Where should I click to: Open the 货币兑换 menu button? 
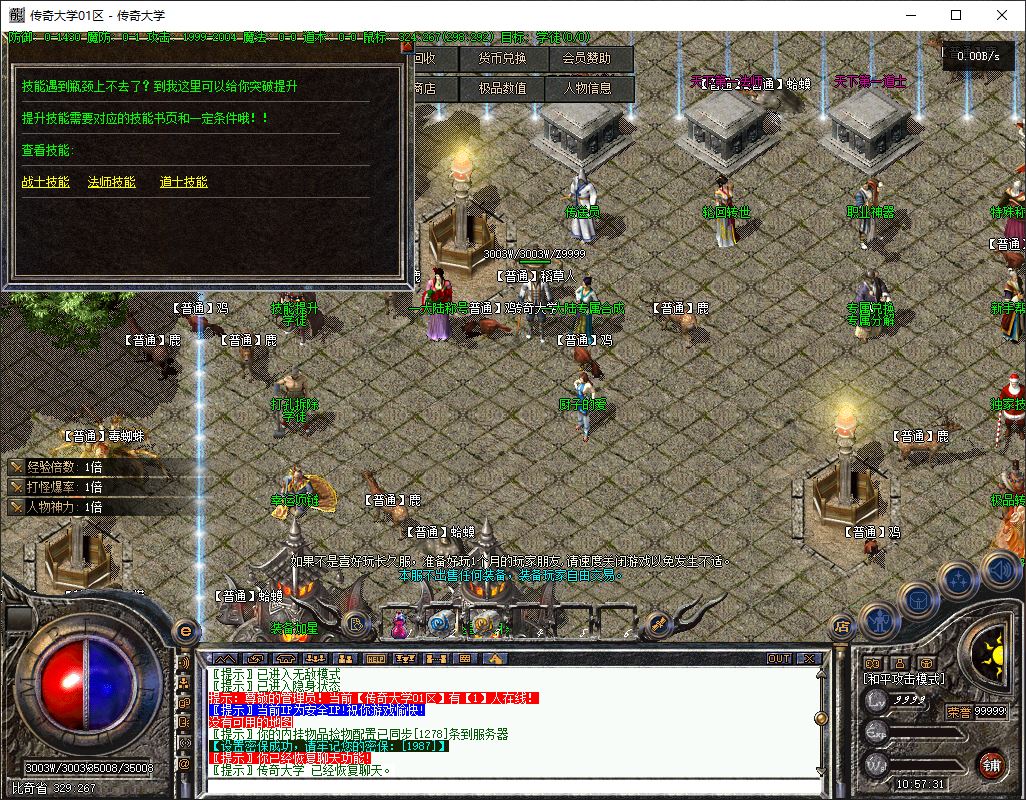[502, 58]
